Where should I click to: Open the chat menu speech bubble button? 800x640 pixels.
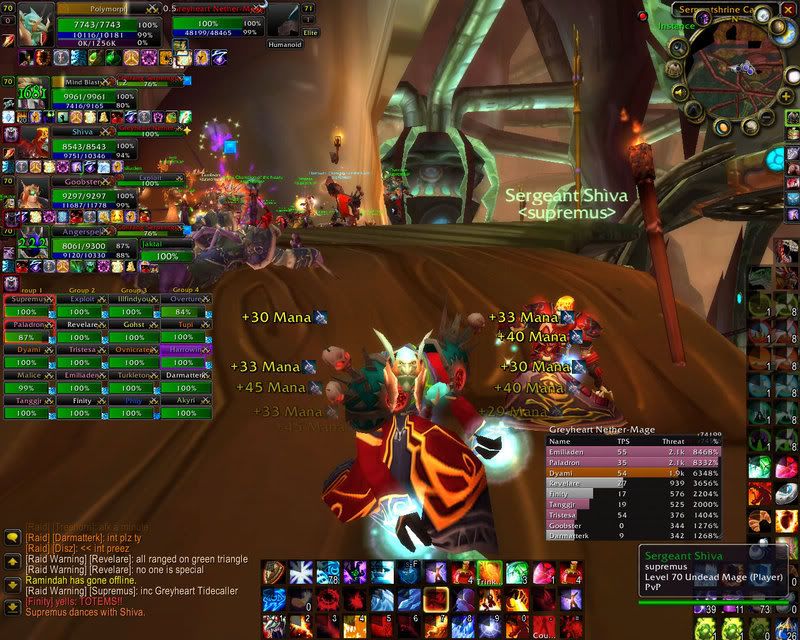point(12,537)
